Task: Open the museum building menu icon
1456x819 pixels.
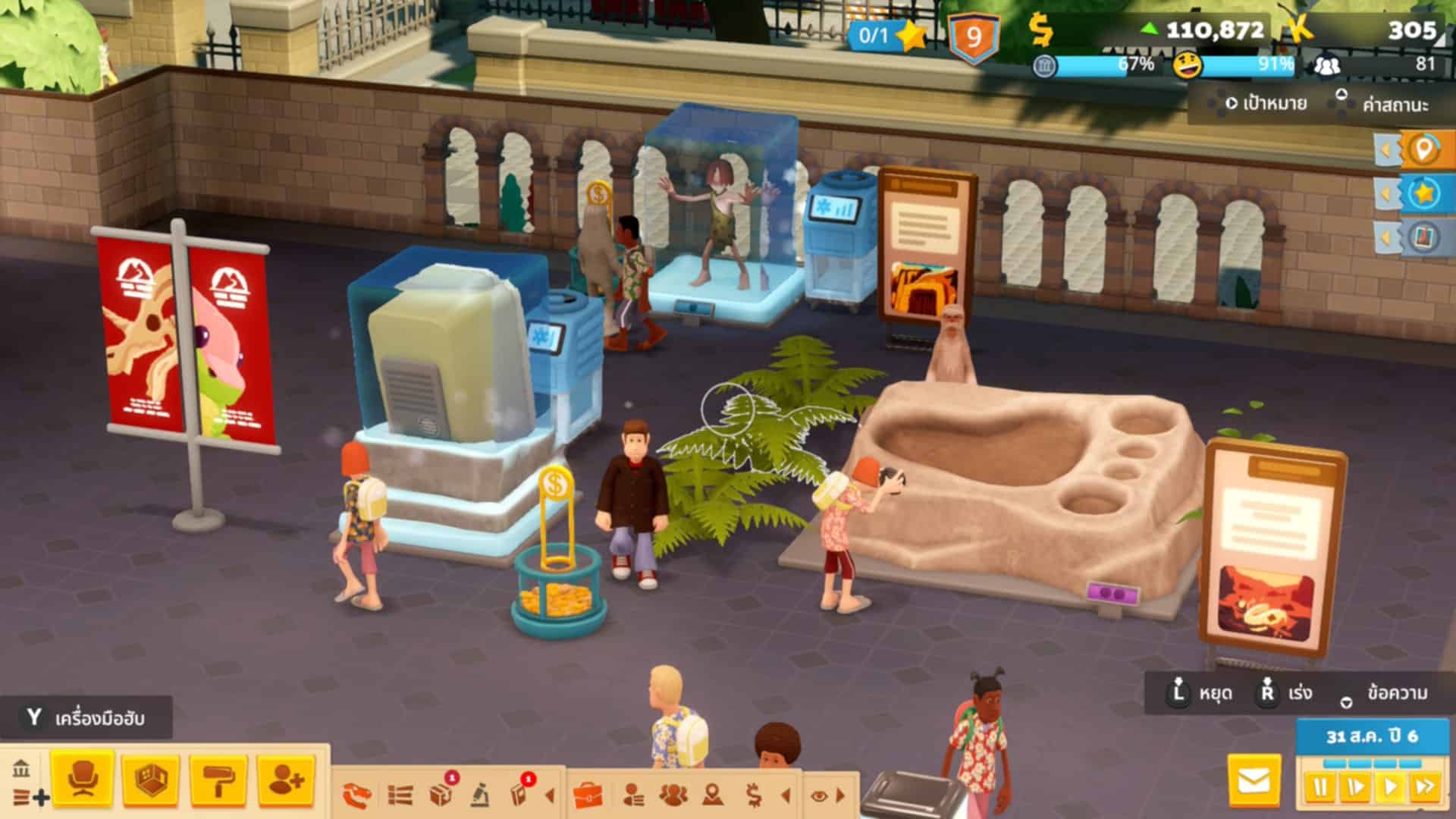Action: (x=21, y=768)
